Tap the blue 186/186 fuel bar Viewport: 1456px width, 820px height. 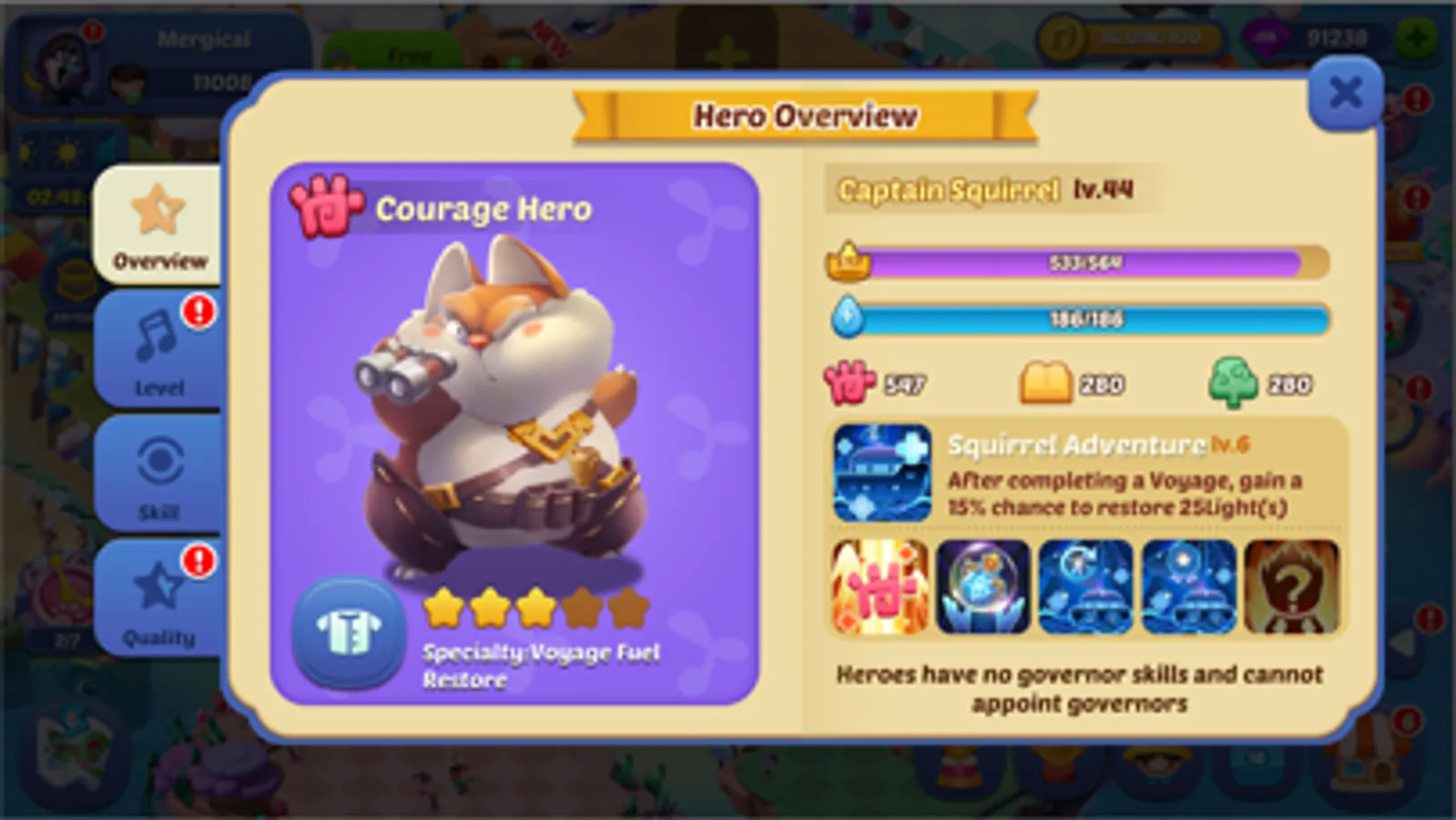click(1074, 319)
